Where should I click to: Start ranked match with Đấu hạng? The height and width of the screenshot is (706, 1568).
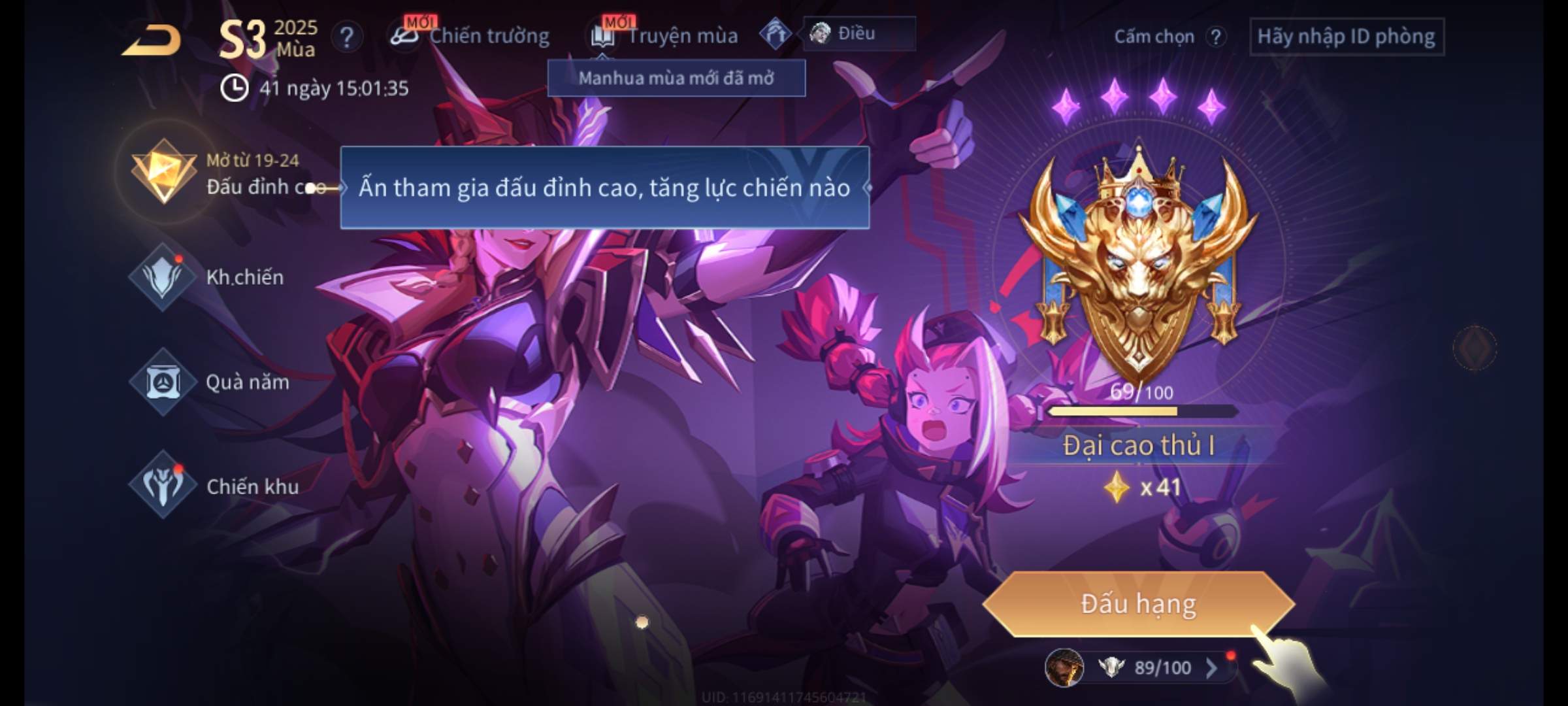point(1138,604)
